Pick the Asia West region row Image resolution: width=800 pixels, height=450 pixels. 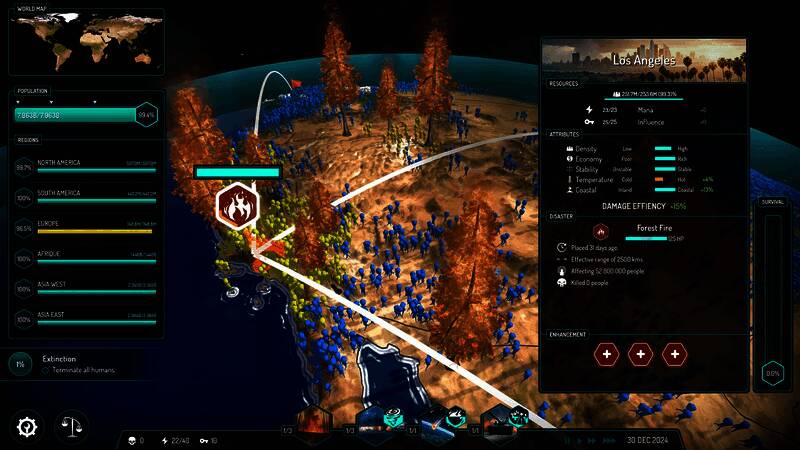[97, 289]
